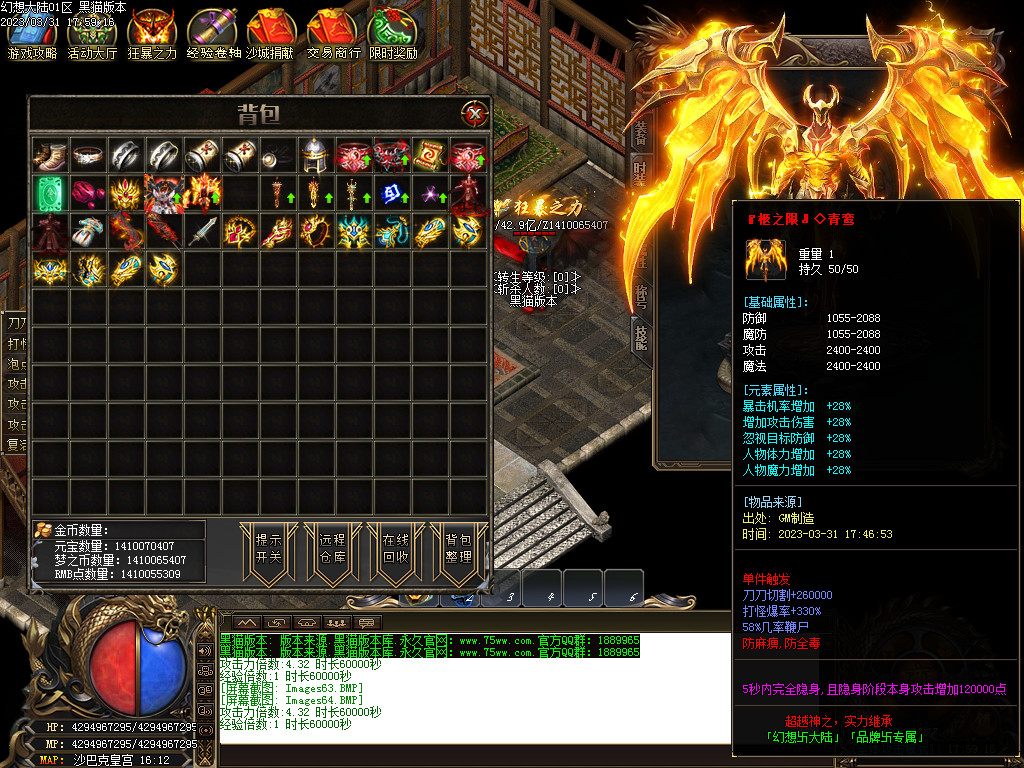Activate the 狂暴之力 top menu icon
The image size is (1024, 768).
(x=152, y=34)
